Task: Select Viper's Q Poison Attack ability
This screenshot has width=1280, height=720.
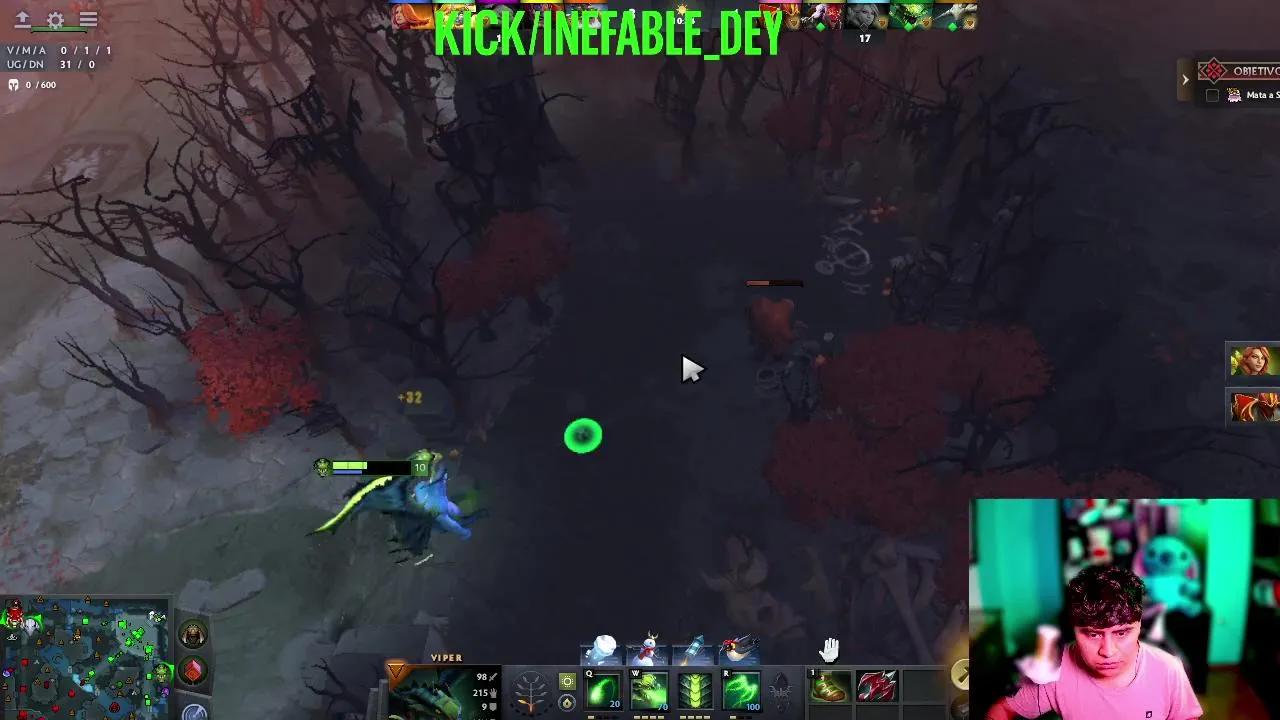Action: (x=603, y=688)
